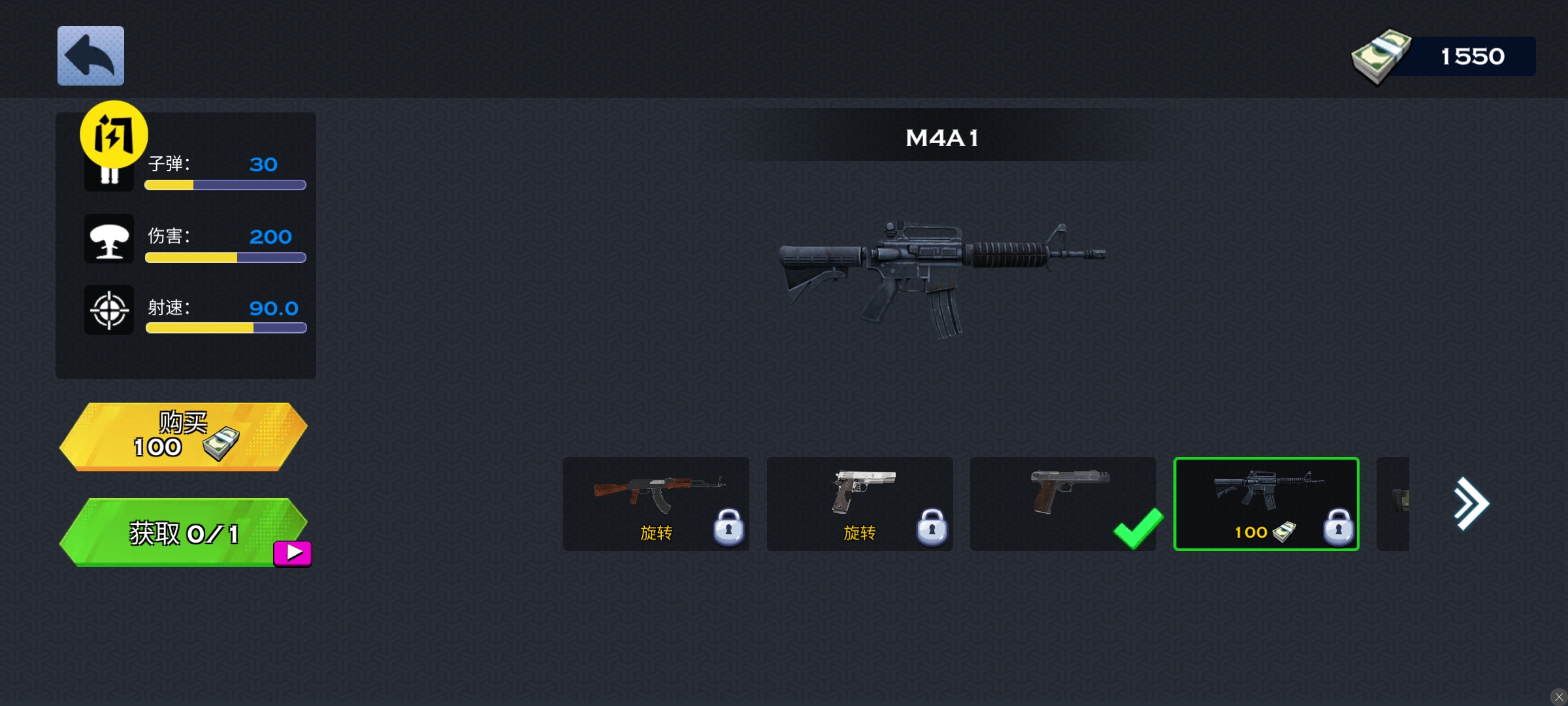Go back with the arrow button

91,56
